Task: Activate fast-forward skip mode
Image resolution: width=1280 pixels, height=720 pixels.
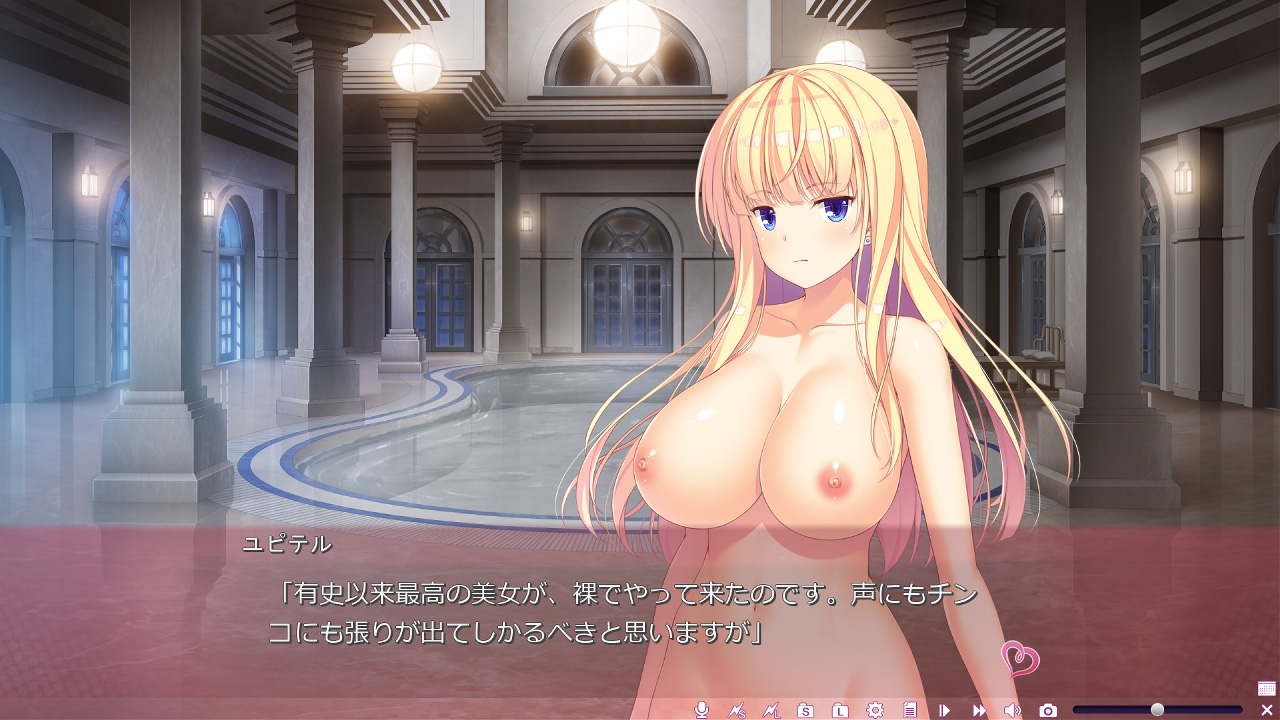Action: pyautogui.click(x=979, y=710)
